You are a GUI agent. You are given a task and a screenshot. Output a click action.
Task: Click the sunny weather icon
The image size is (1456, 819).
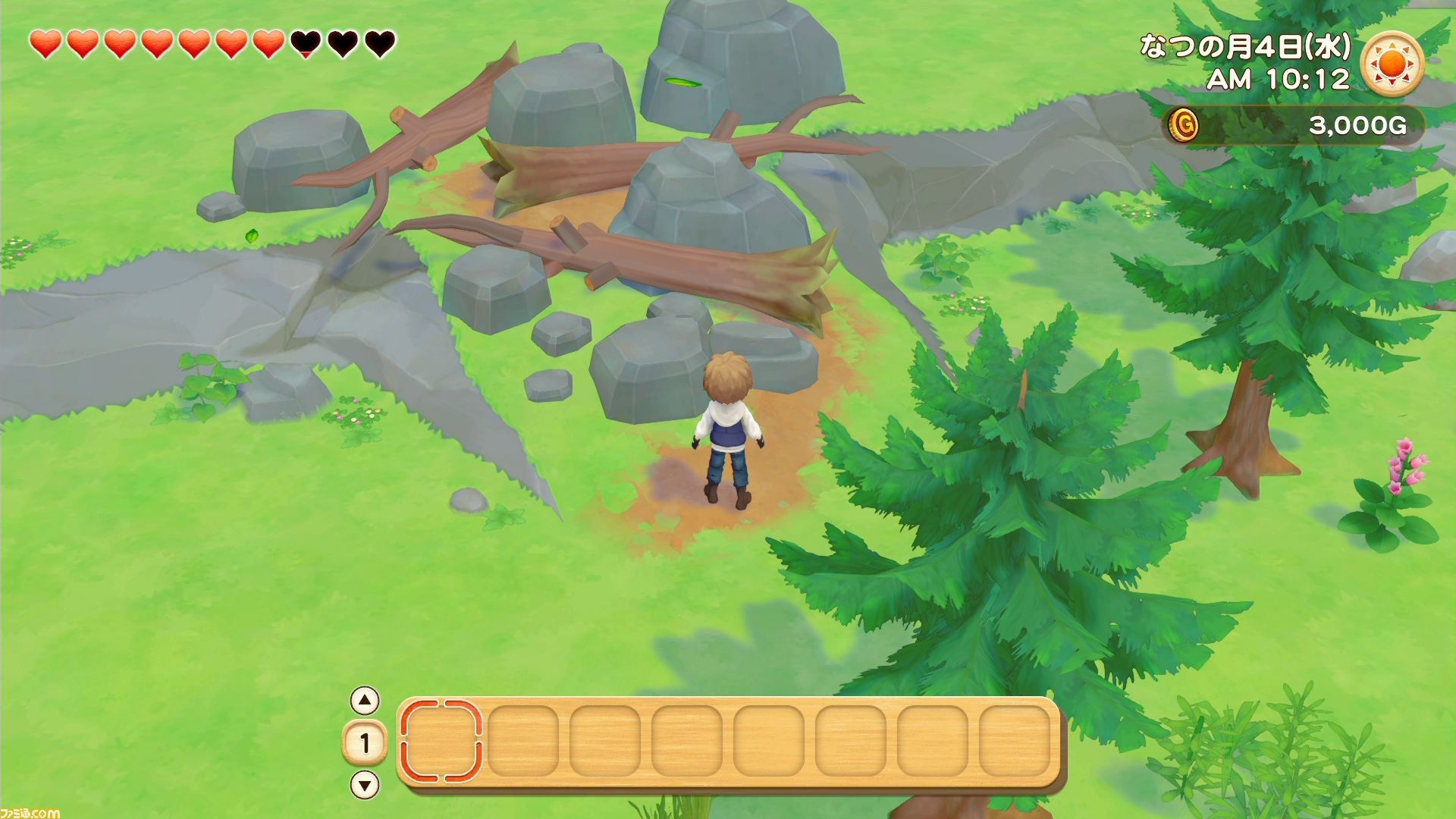point(1392,63)
